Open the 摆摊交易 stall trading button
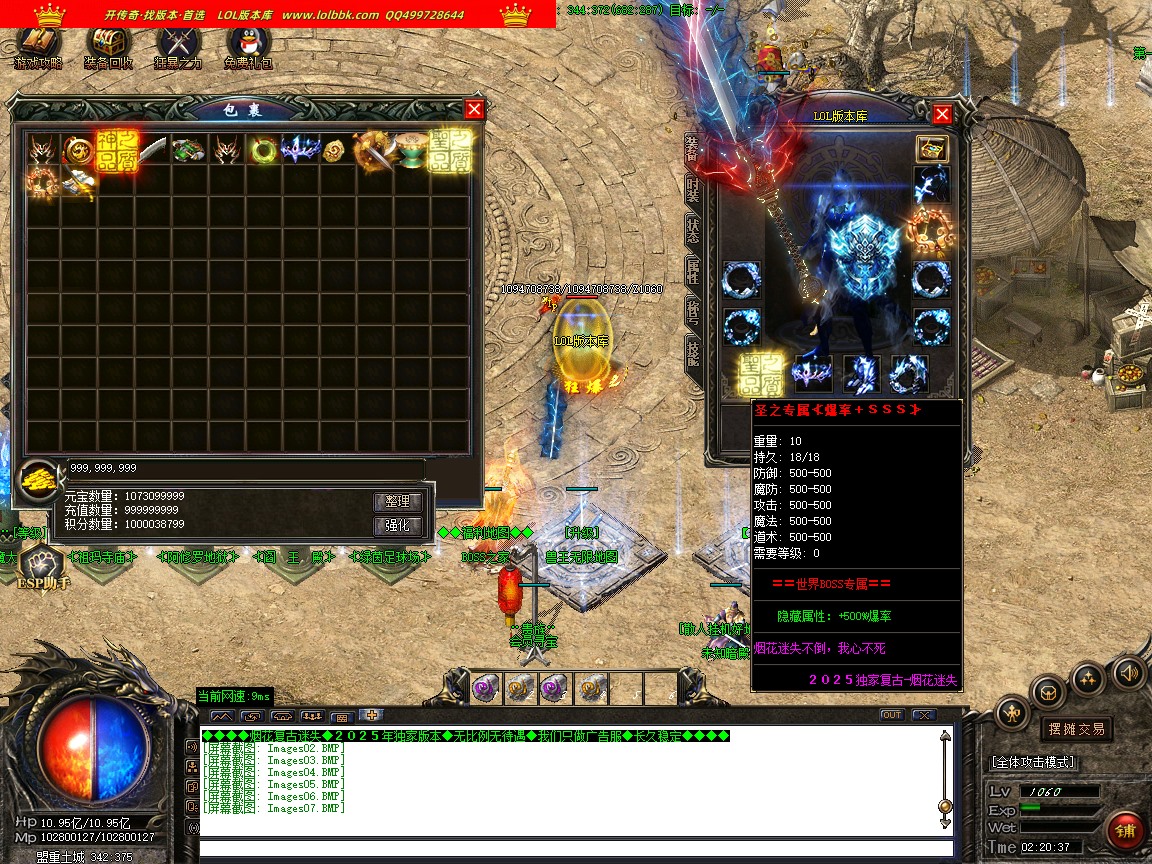 tap(1076, 729)
